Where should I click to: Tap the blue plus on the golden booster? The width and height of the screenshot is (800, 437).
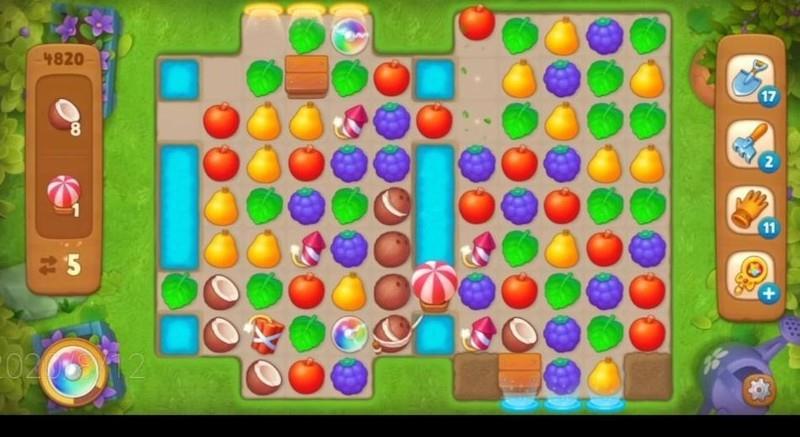pos(768,293)
